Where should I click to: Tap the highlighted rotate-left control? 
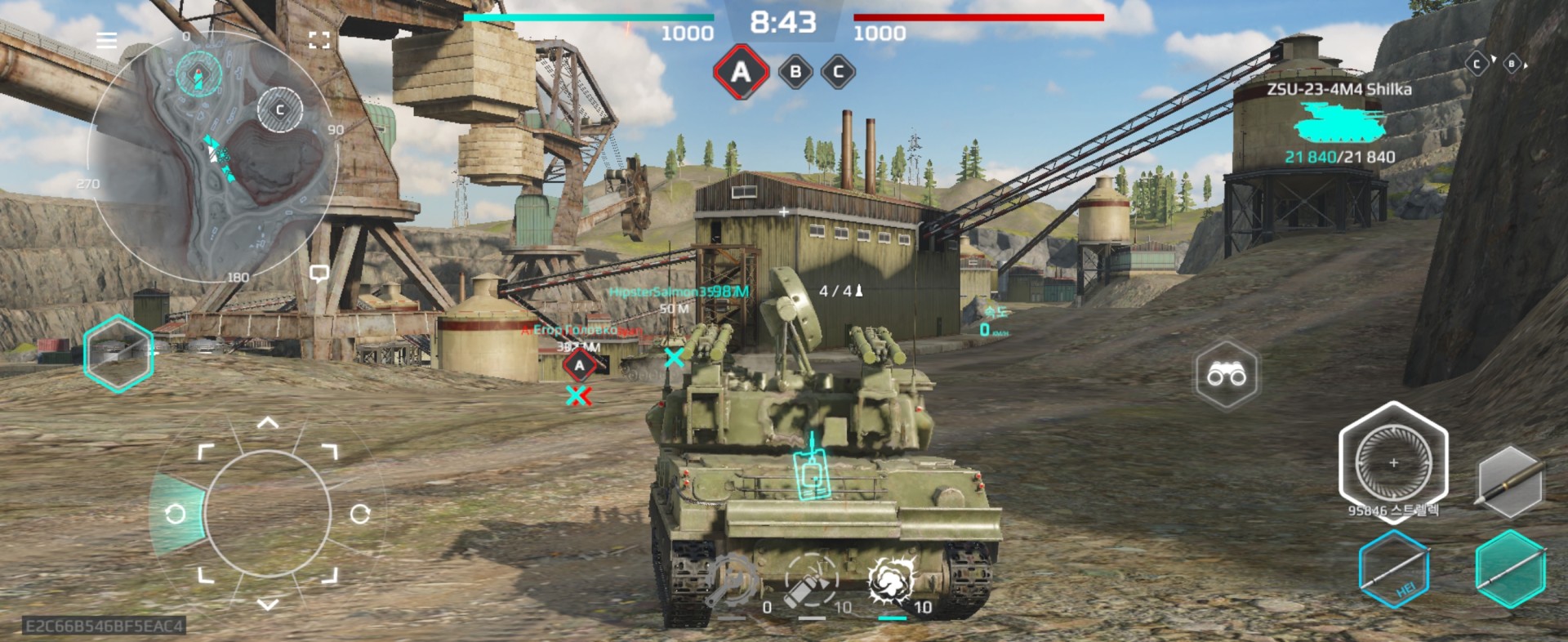click(175, 514)
